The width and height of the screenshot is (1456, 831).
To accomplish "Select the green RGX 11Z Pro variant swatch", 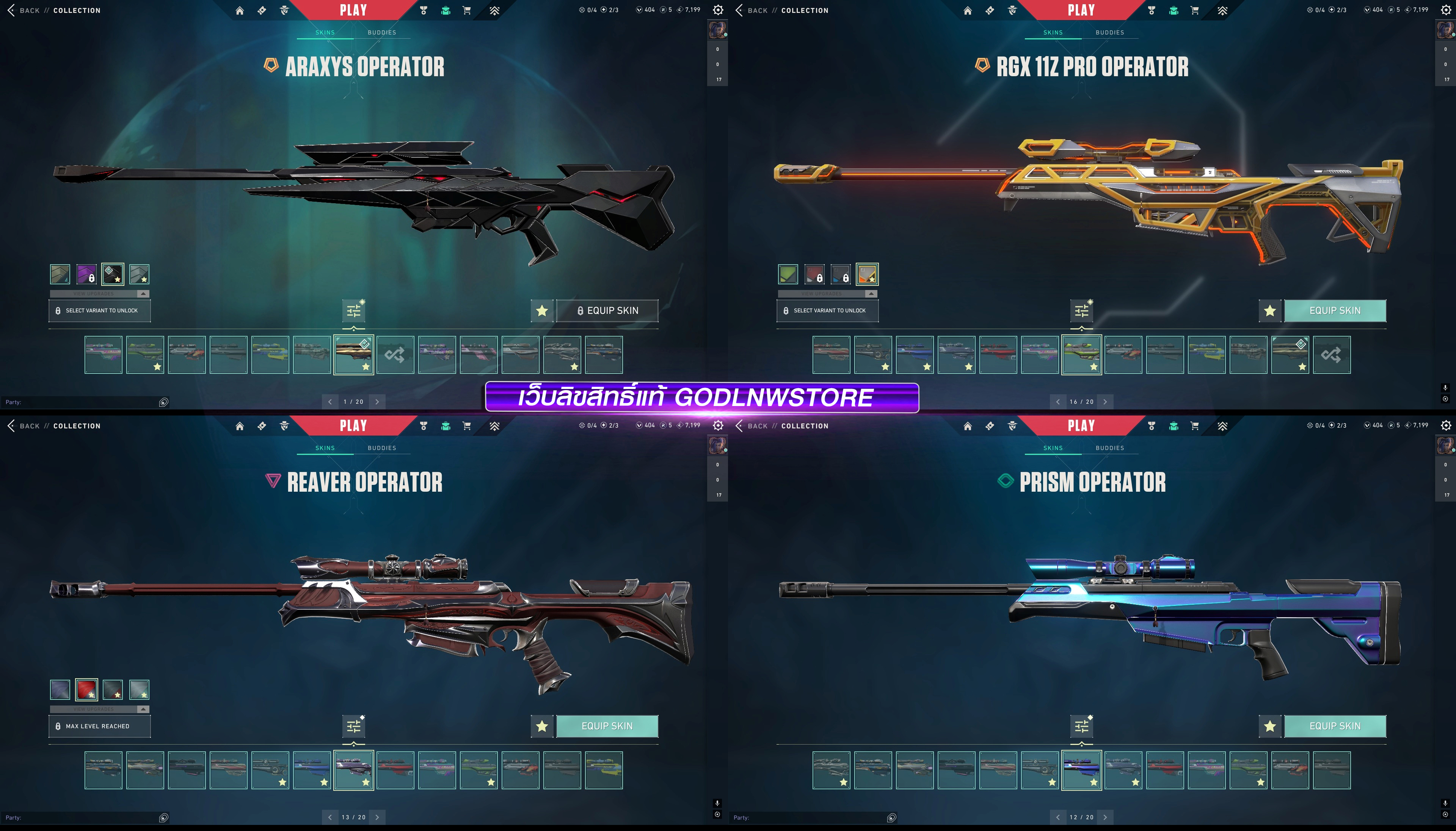I will tap(788, 274).
